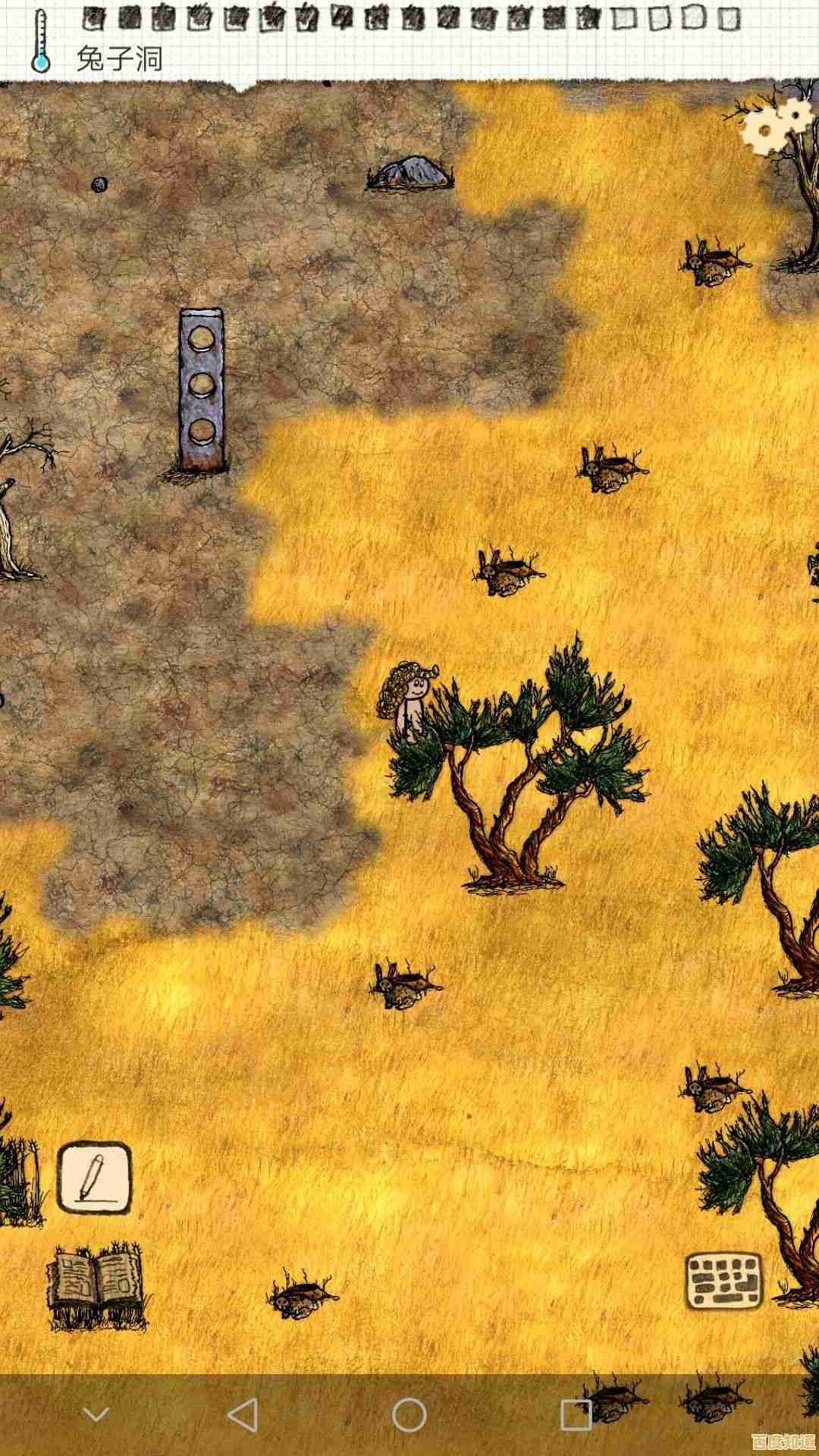Image resolution: width=819 pixels, height=1456 pixels.
Task: Tap the pencil note button
Action: (x=95, y=1178)
